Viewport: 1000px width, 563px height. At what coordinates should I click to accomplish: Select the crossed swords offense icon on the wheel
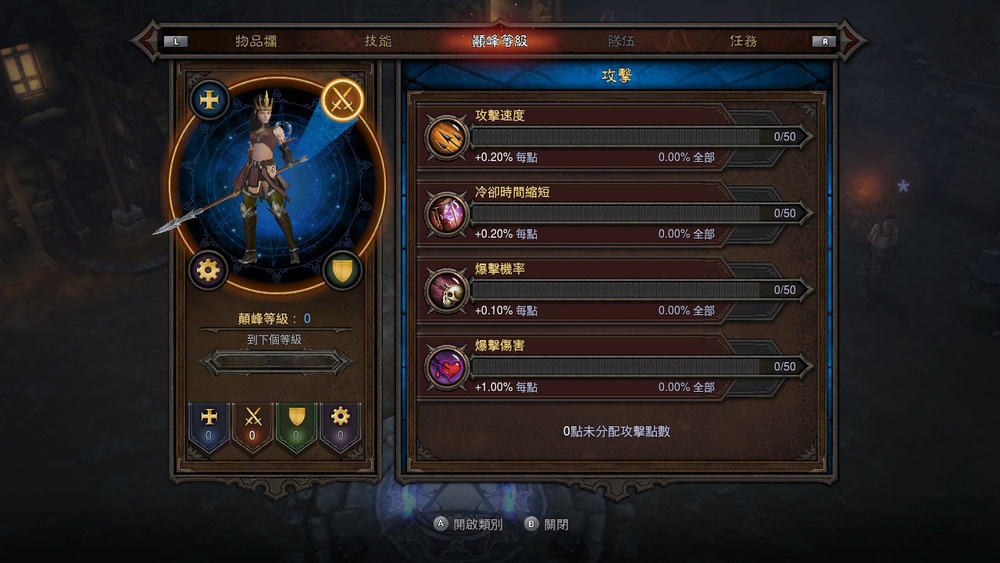click(x=343, y=100)
